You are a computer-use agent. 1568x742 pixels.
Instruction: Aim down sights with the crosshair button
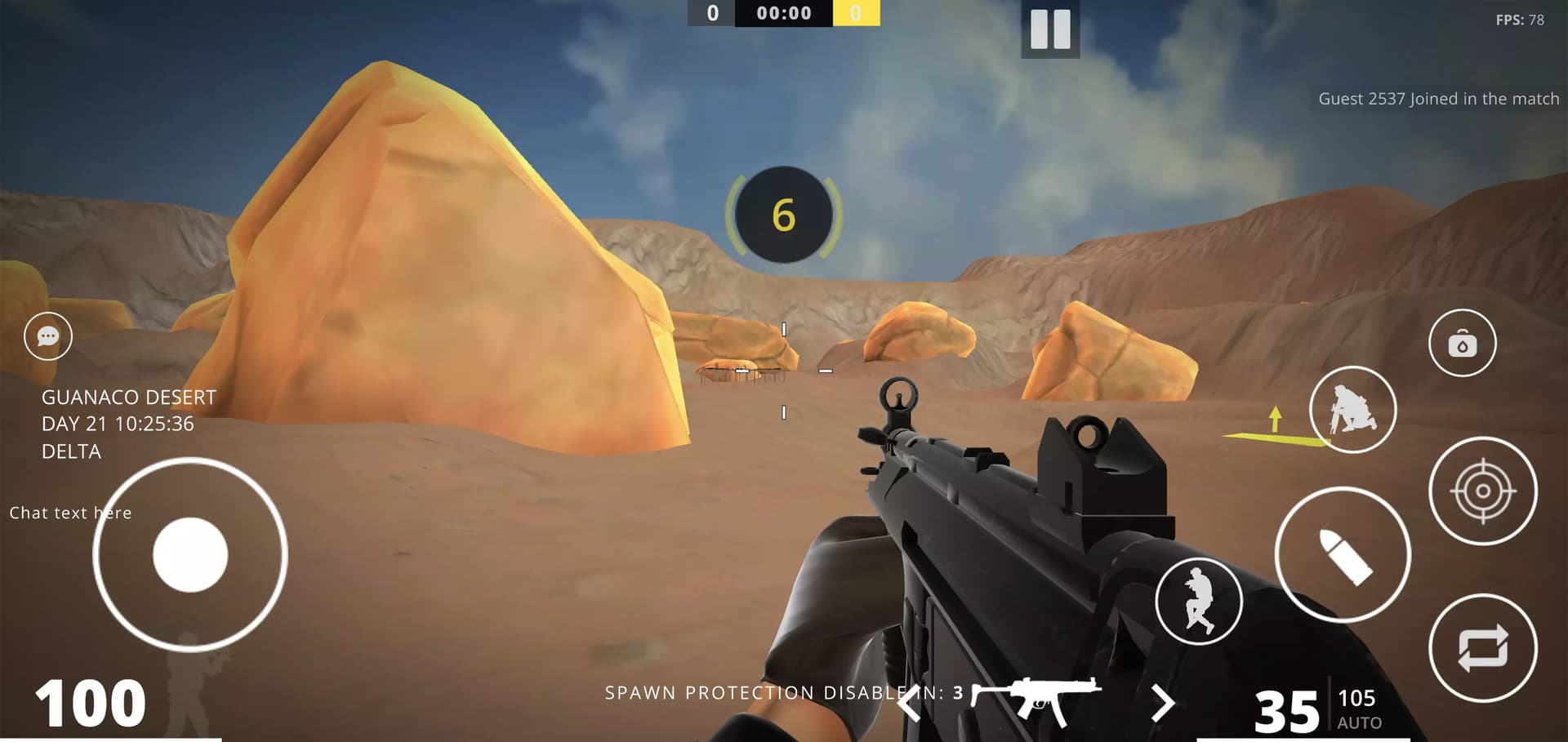1482,491
